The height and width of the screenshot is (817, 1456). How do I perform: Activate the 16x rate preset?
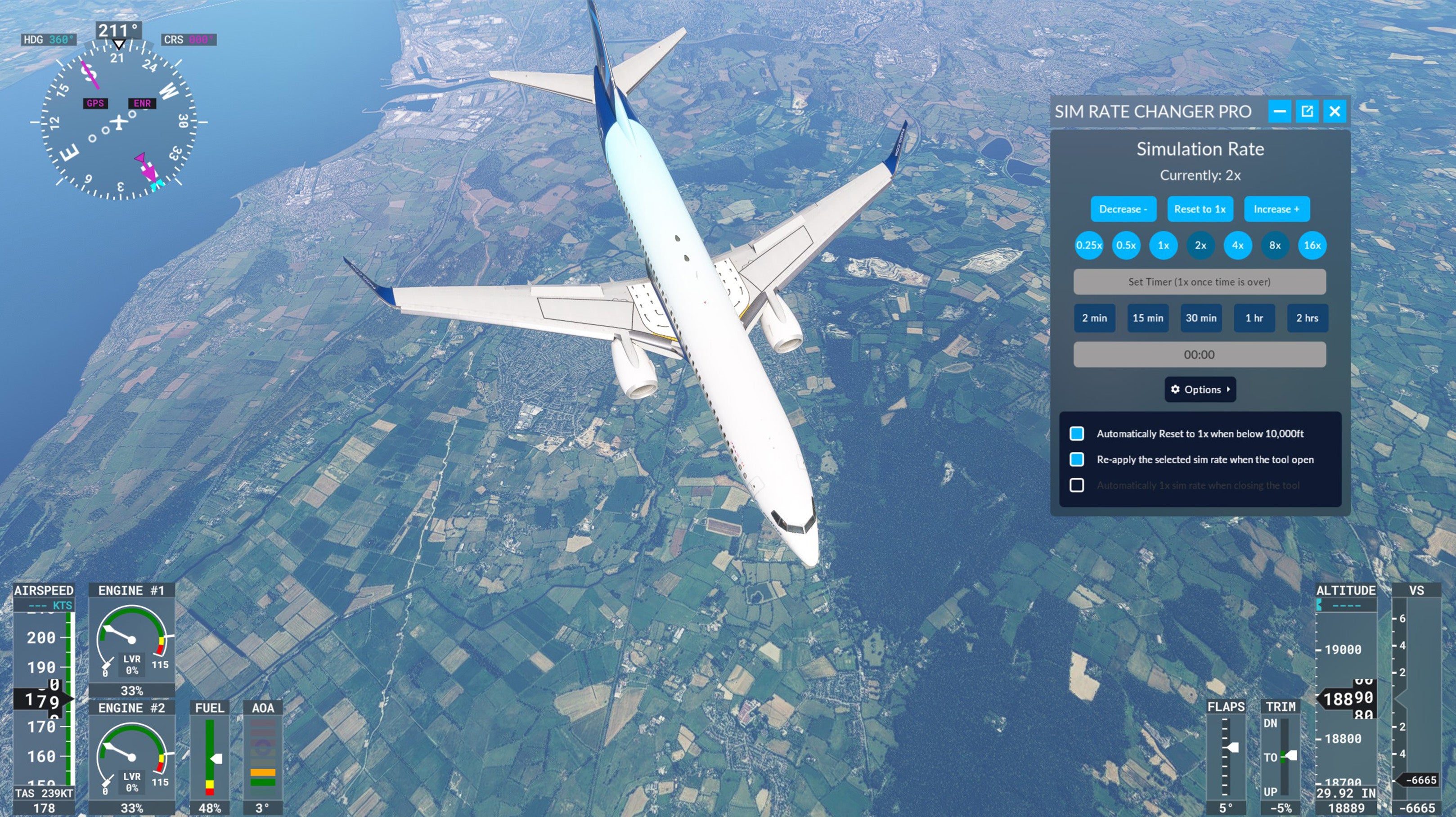click(x=1312, y=245)
